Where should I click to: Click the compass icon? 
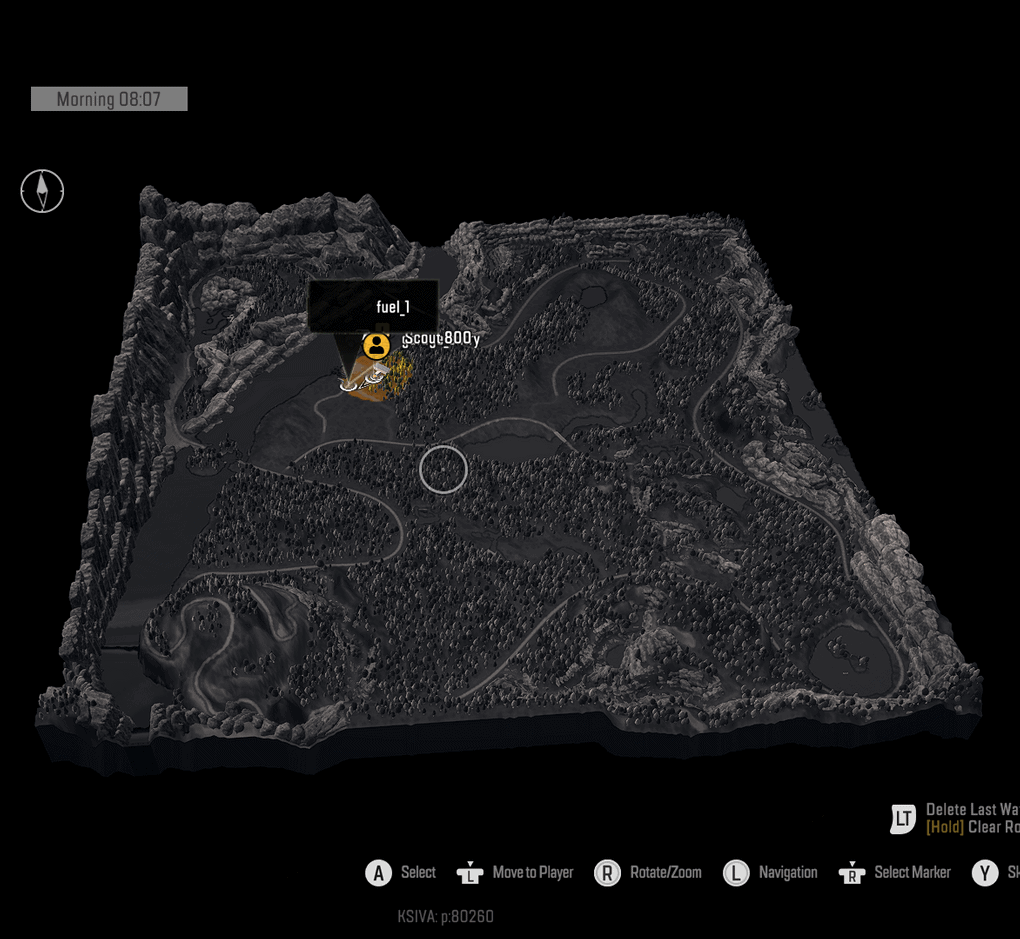[42, 191]
